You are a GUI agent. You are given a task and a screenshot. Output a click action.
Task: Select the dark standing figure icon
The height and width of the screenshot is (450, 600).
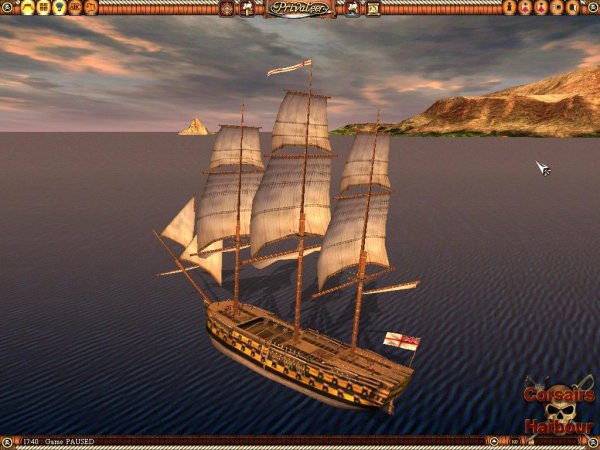click(509, 8)
